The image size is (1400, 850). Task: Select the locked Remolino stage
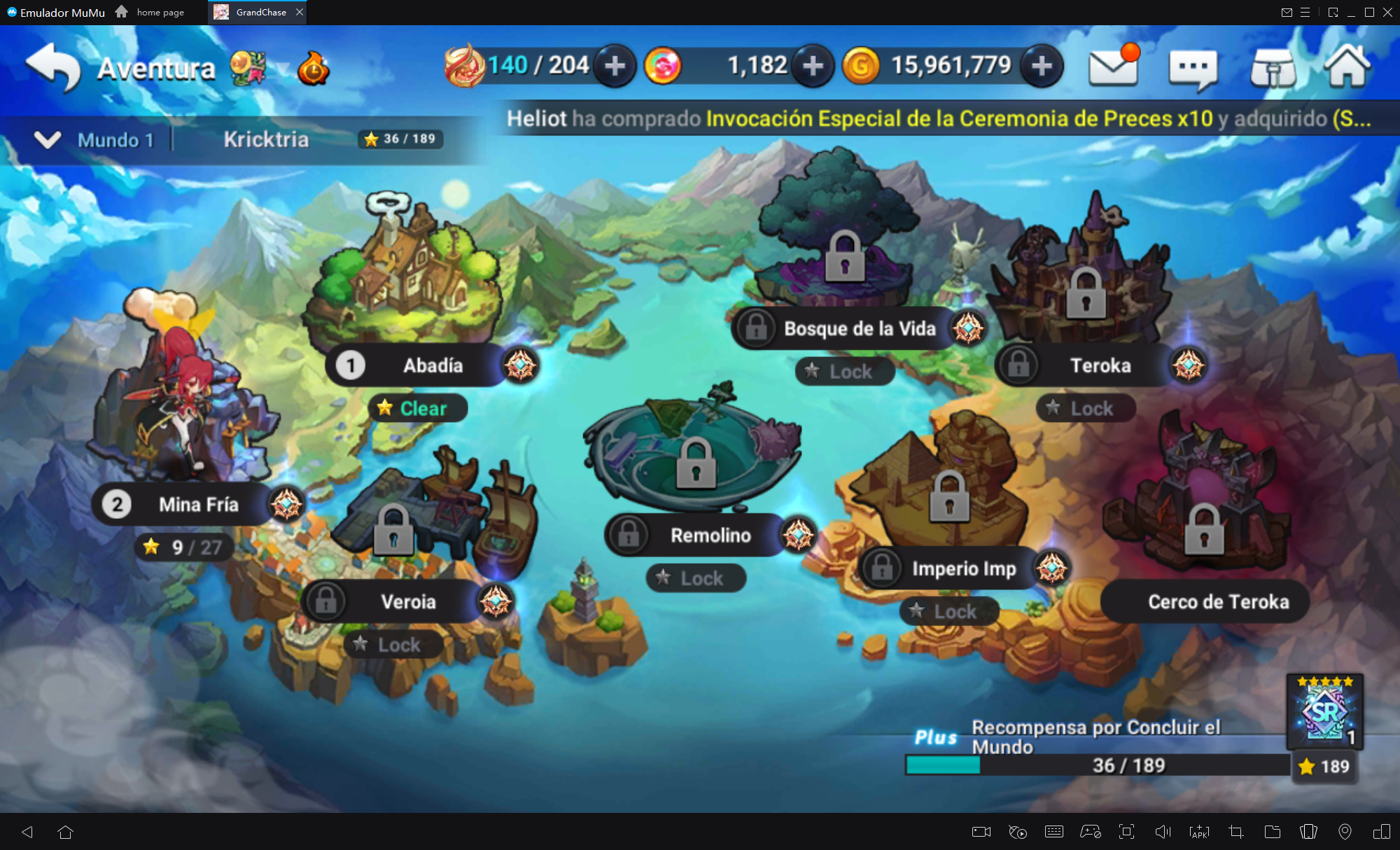point(710,536)
